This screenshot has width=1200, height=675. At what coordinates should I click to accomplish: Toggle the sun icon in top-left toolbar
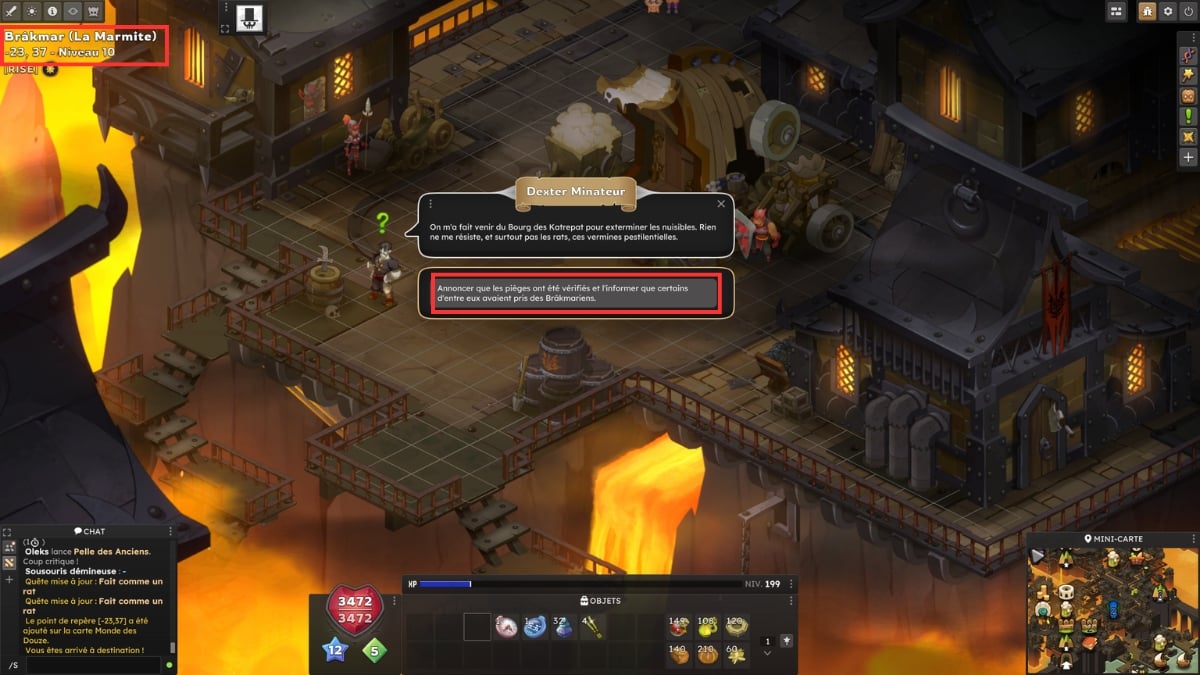[33, 11]
